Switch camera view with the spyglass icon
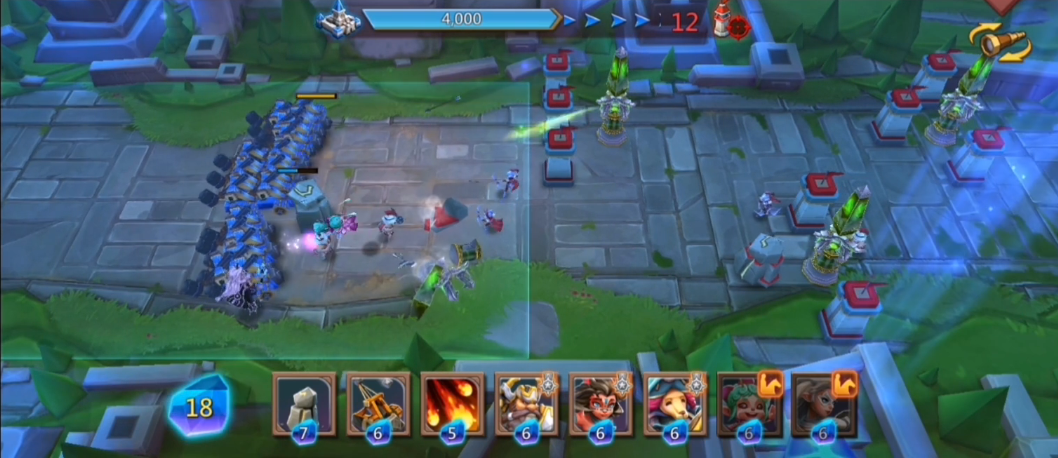The height and width of the screenshot is (458, 1058). point(998,44)
